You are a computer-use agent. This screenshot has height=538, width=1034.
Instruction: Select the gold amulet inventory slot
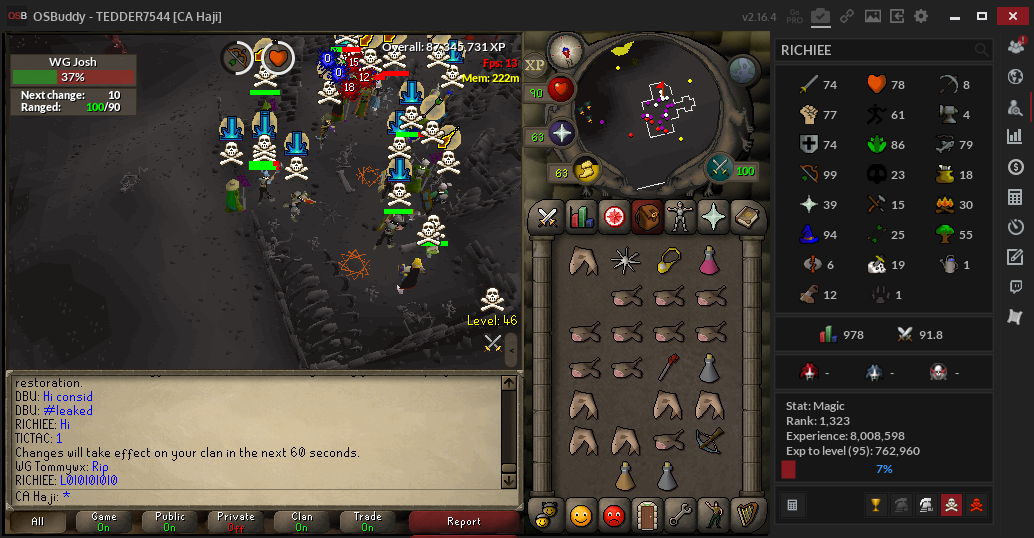pos(668,262)
